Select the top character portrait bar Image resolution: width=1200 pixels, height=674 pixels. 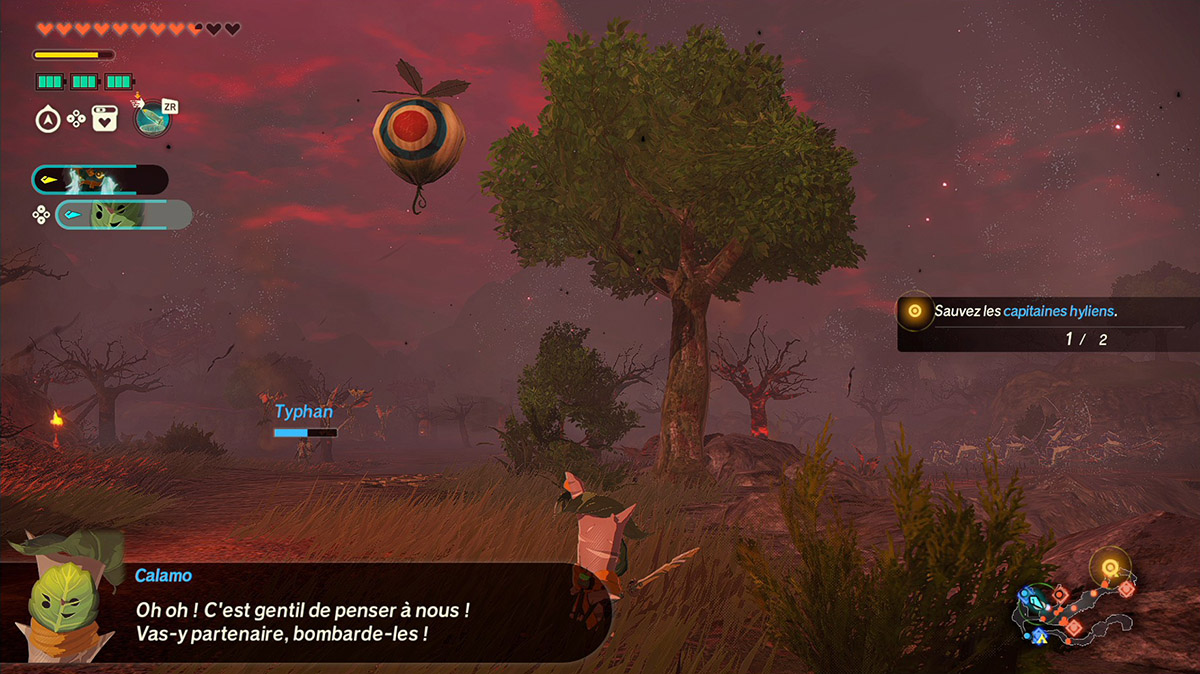[100, 180]
